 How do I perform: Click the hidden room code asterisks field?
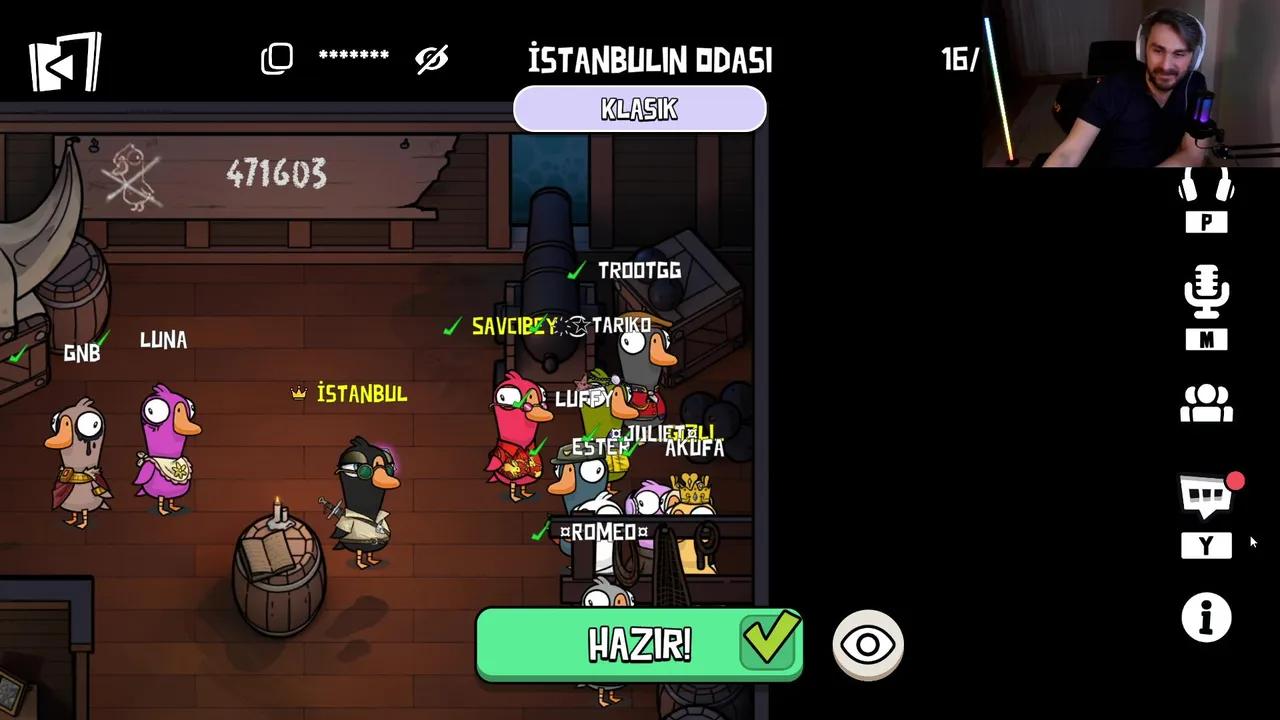[x=355, y=57]
